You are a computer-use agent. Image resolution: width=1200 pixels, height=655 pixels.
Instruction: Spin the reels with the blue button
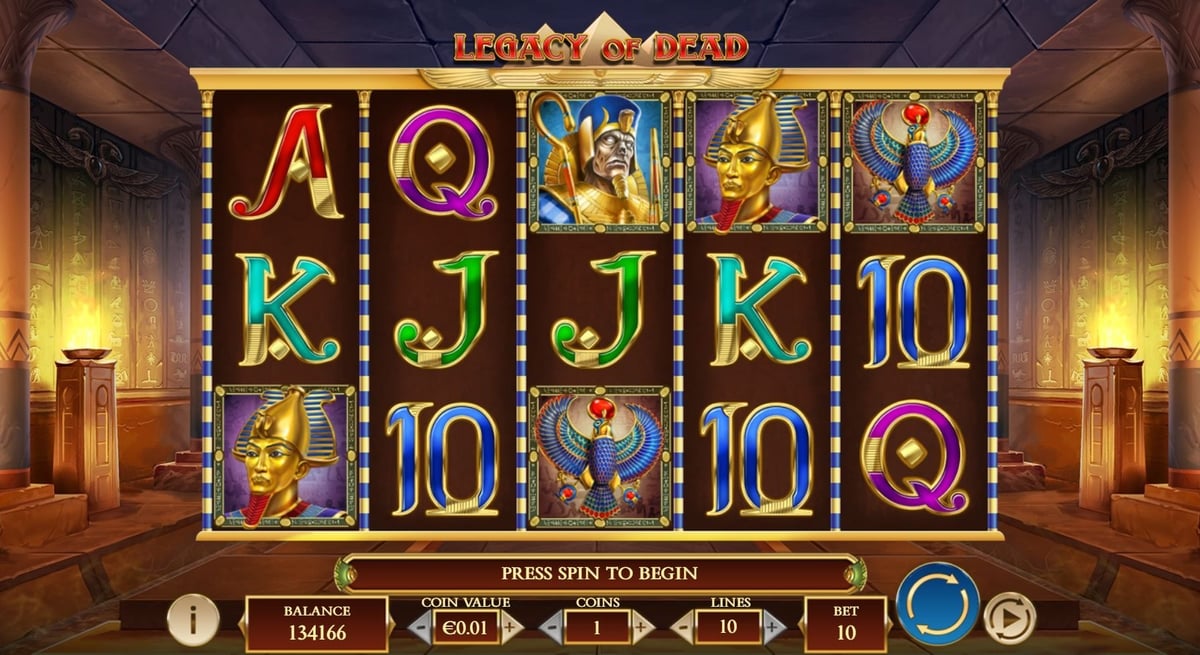click(937, 604)
